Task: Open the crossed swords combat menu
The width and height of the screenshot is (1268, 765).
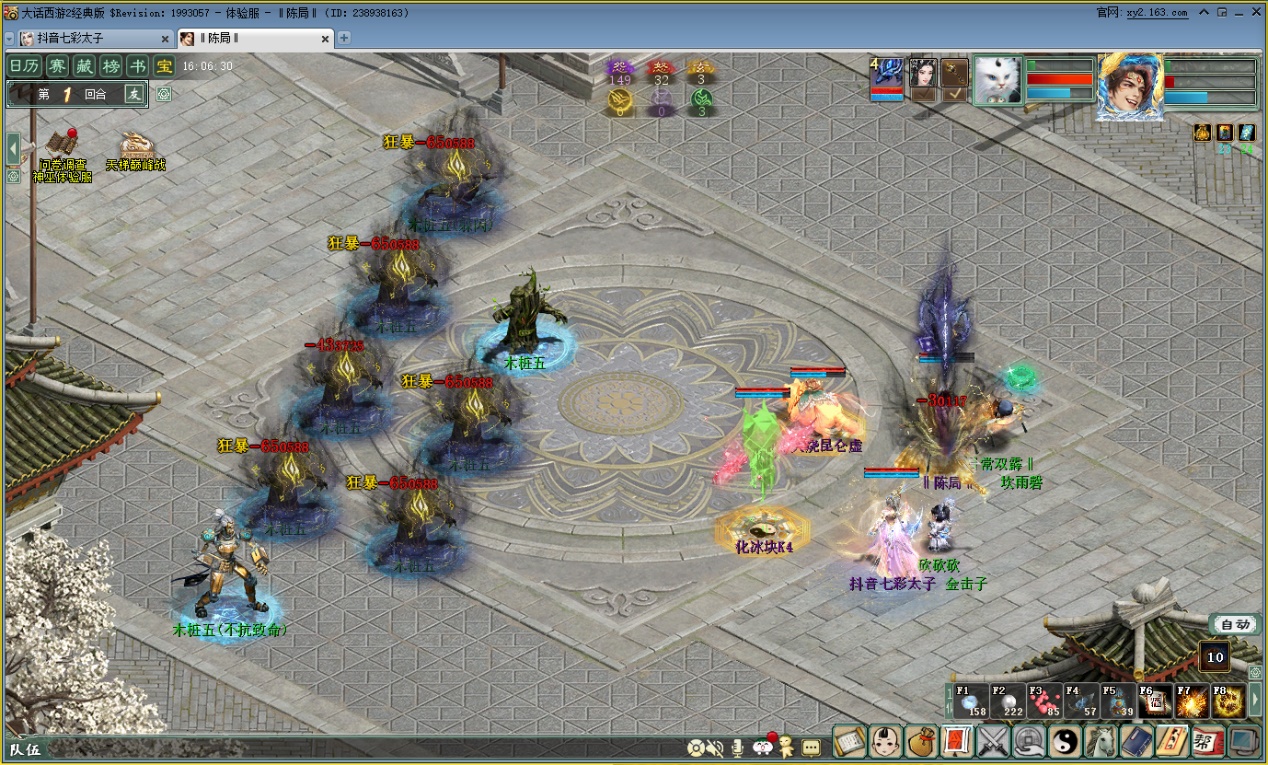Action: pos(993,741)
